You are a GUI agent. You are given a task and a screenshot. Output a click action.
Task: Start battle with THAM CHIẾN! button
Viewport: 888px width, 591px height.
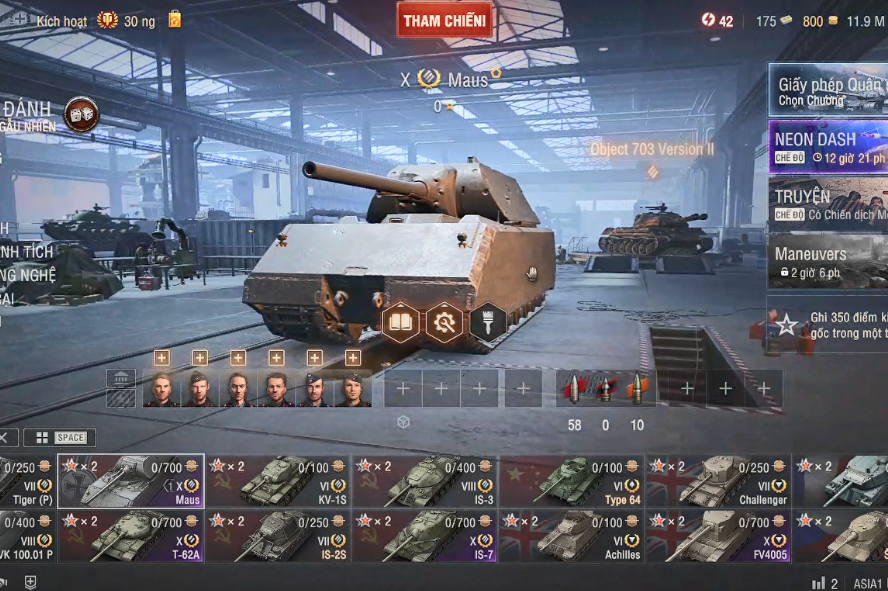[444, 20]
